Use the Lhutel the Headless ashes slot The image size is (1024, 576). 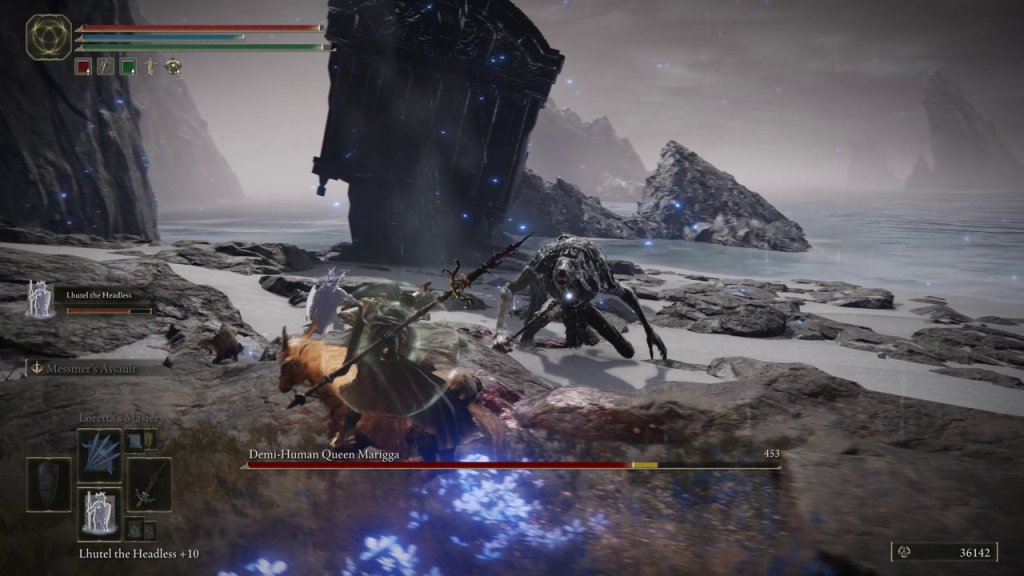click(99, 514)
